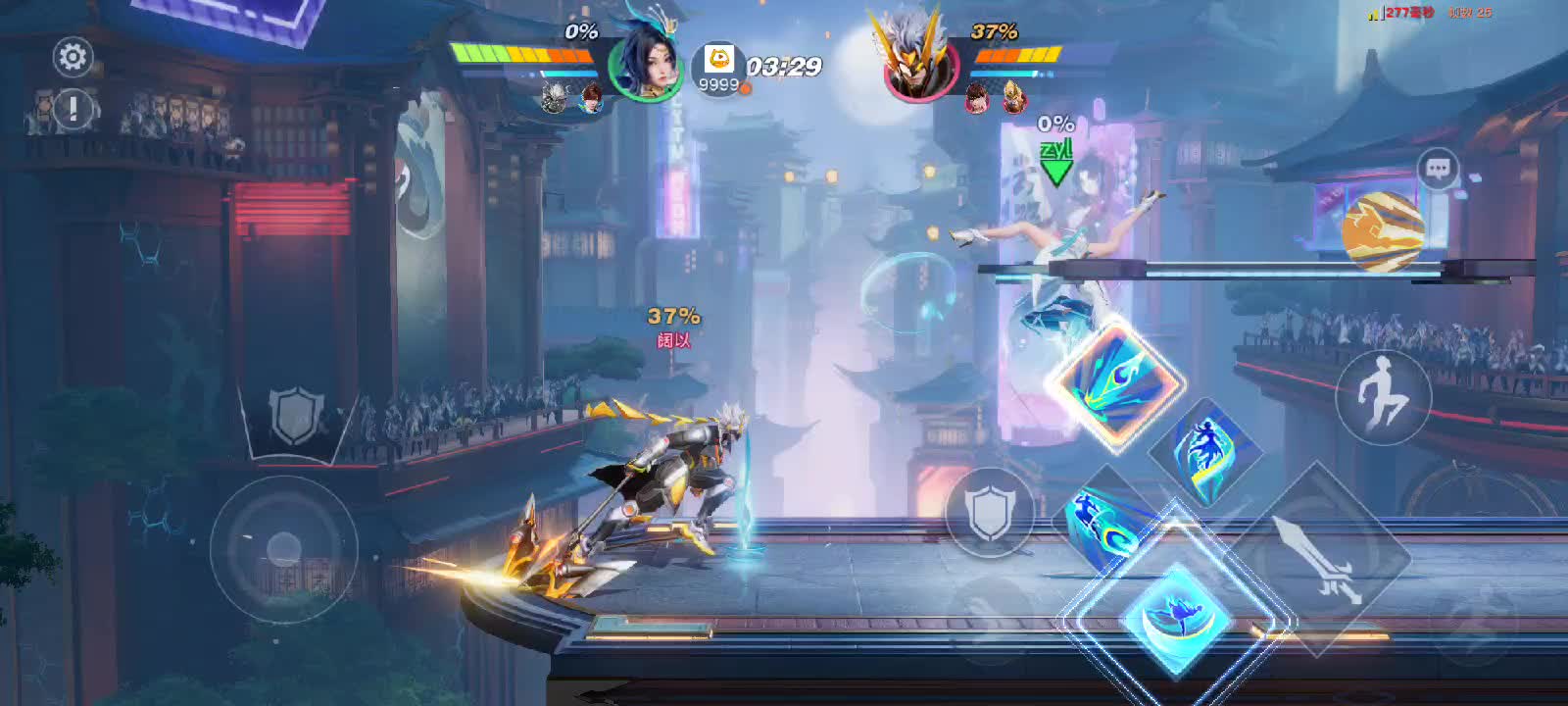1568x706 pixels.
Task: Click the virtual movement joystick
Action: [x=283, y=548]
